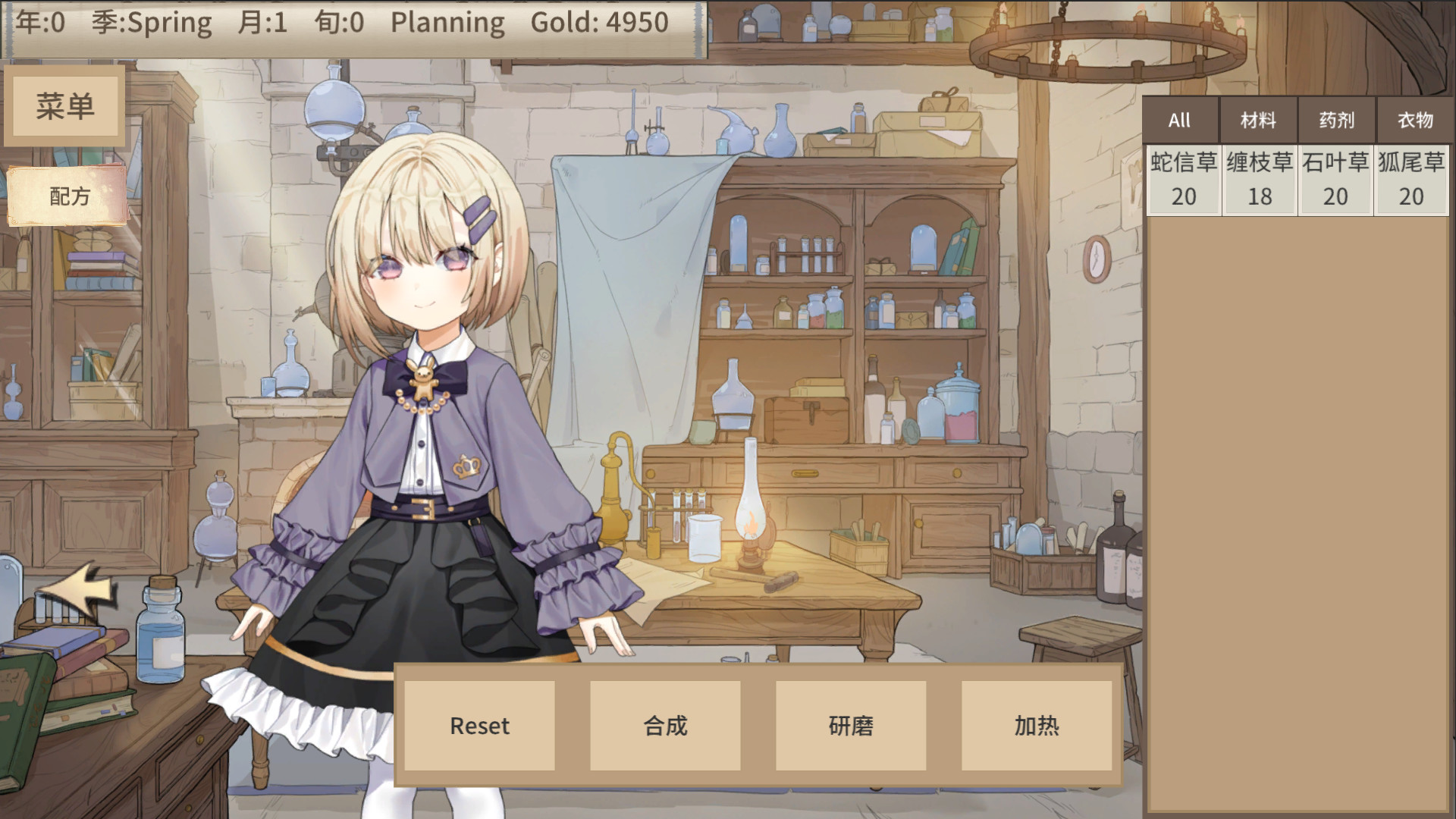
Task: Open the 菜单 menu
Action: pos(64,105)
